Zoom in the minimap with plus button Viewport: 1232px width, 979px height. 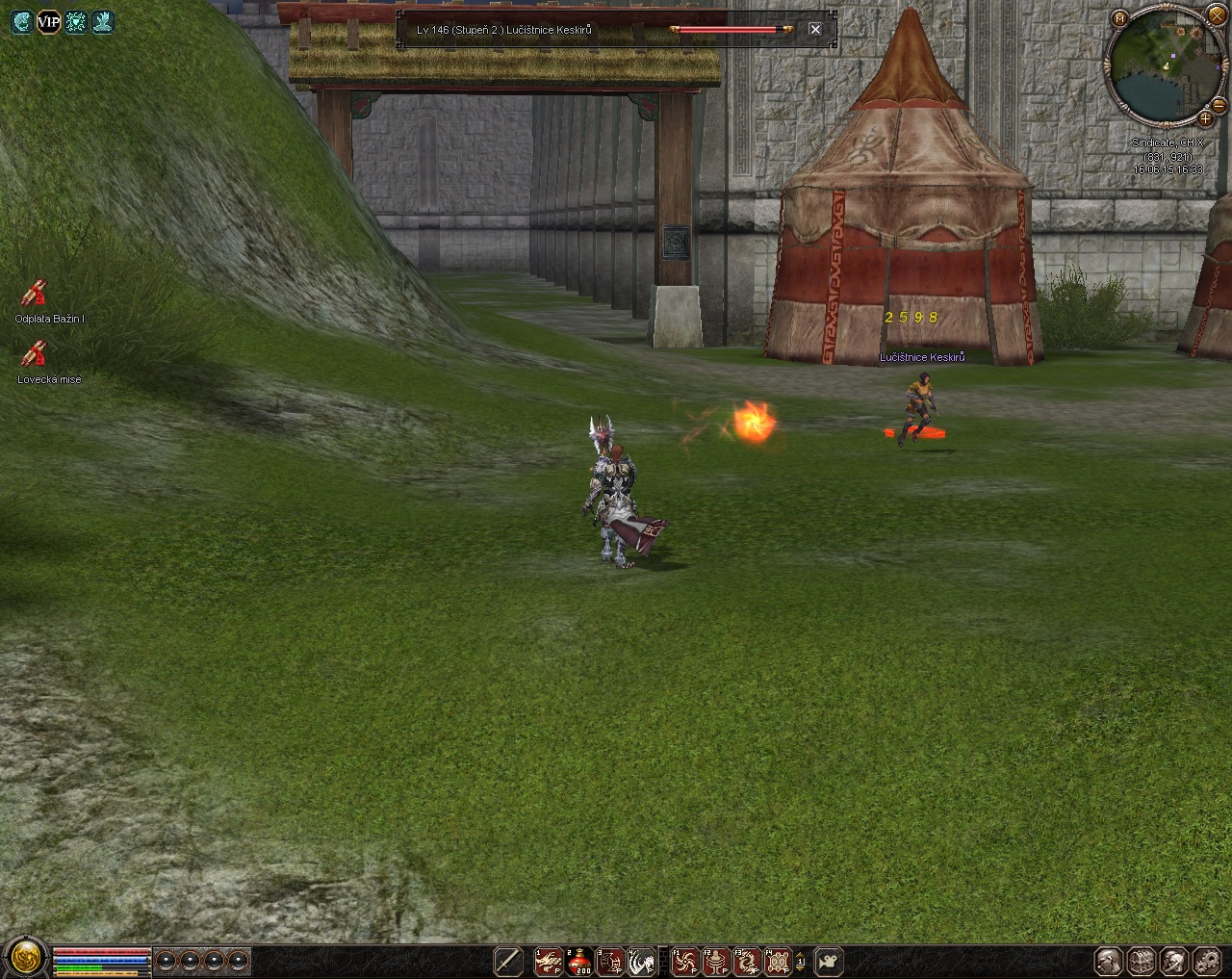[1205, 118]
